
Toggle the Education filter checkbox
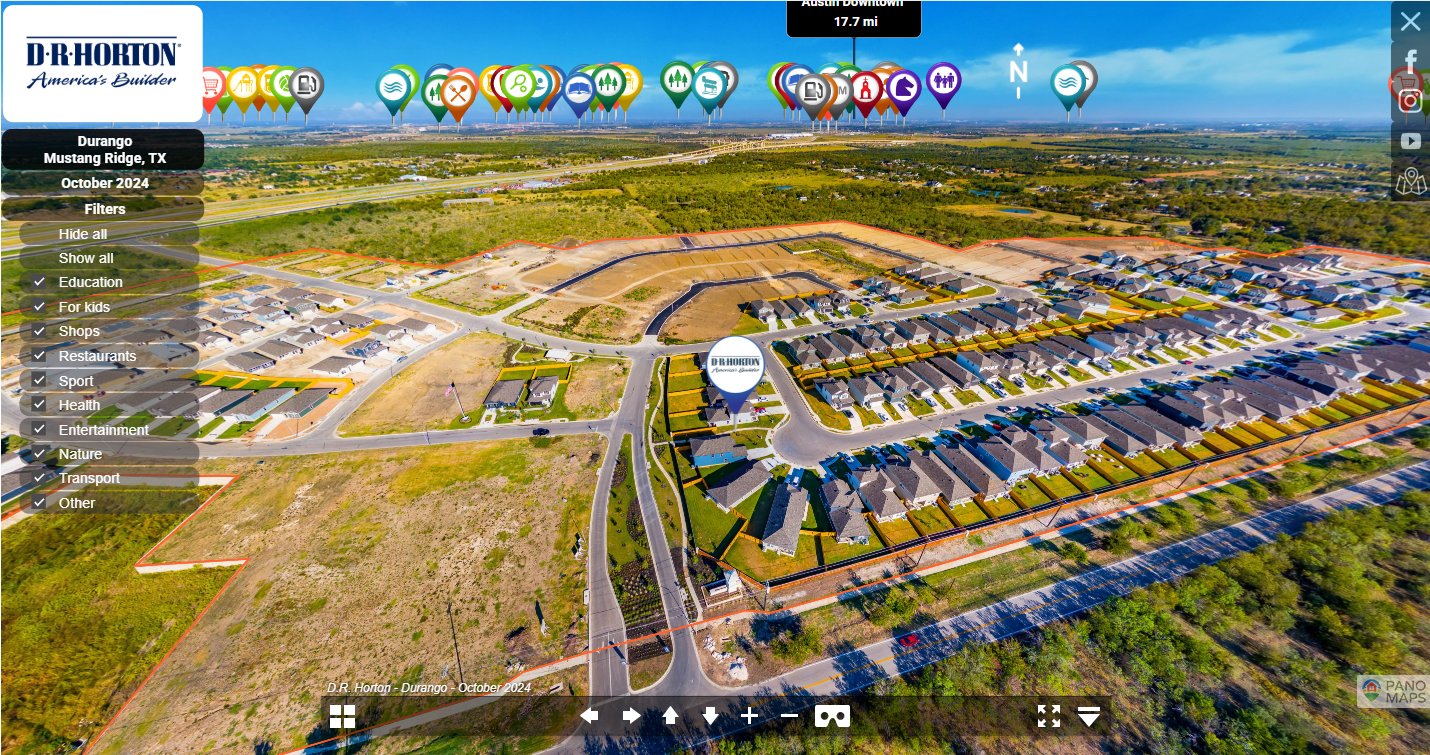40,282
